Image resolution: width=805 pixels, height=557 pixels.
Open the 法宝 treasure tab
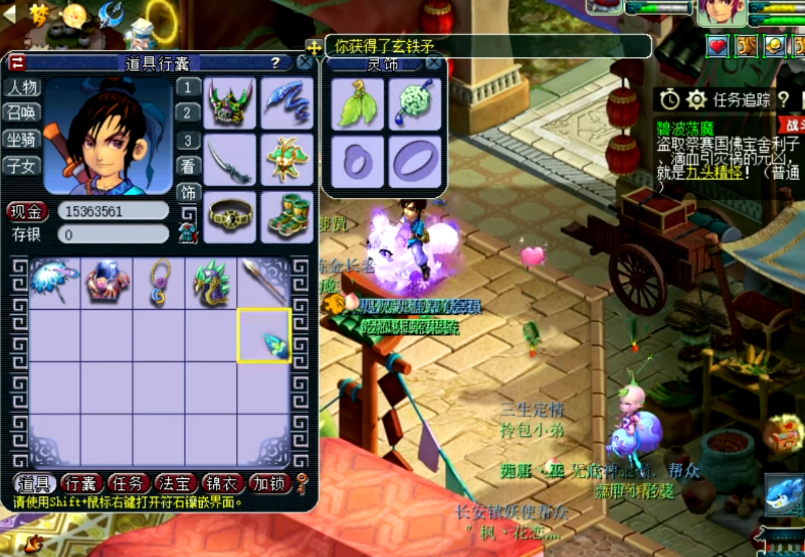coord(176,483)
